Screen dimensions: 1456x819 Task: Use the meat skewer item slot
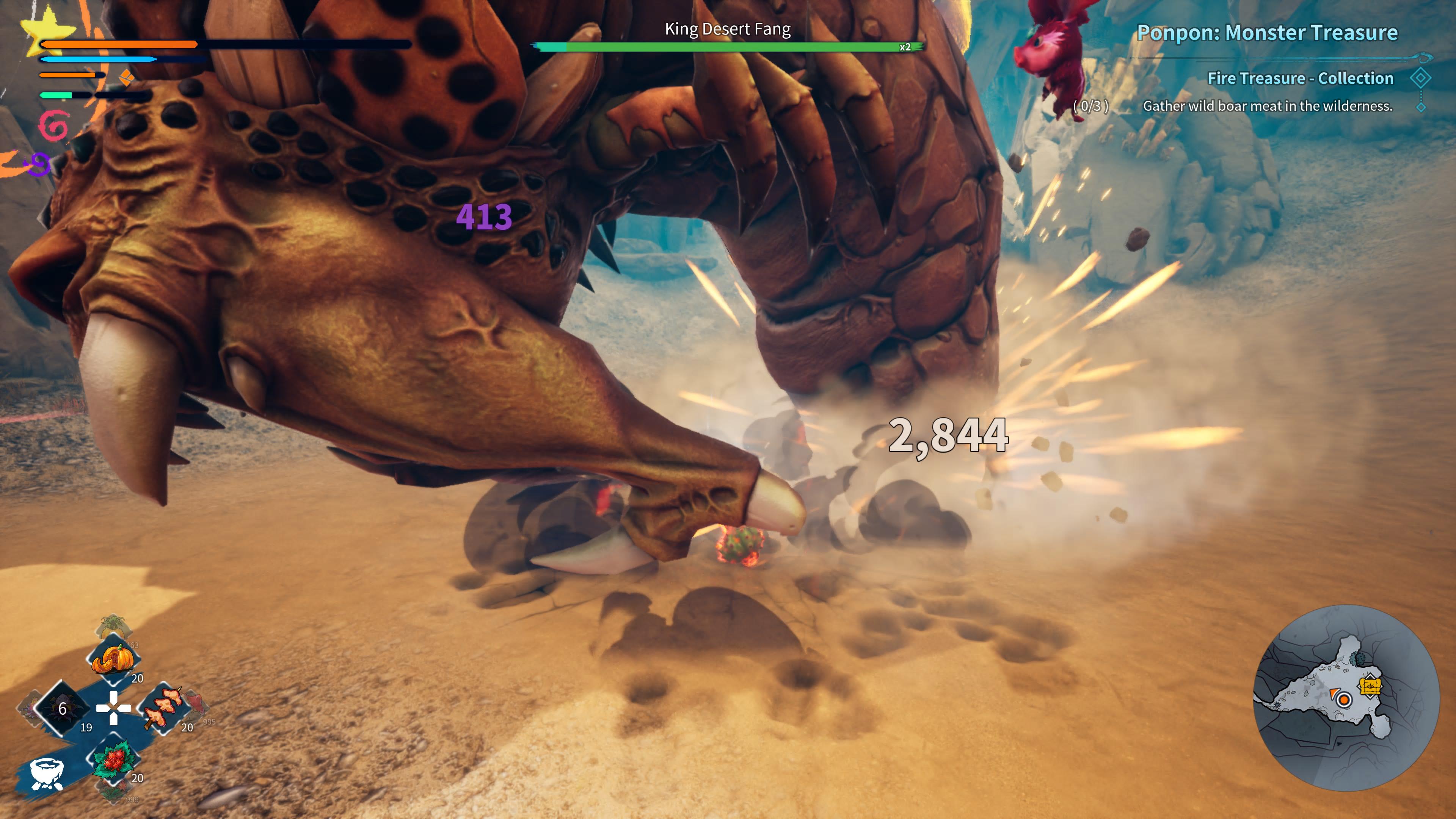(x=164, y=709)
